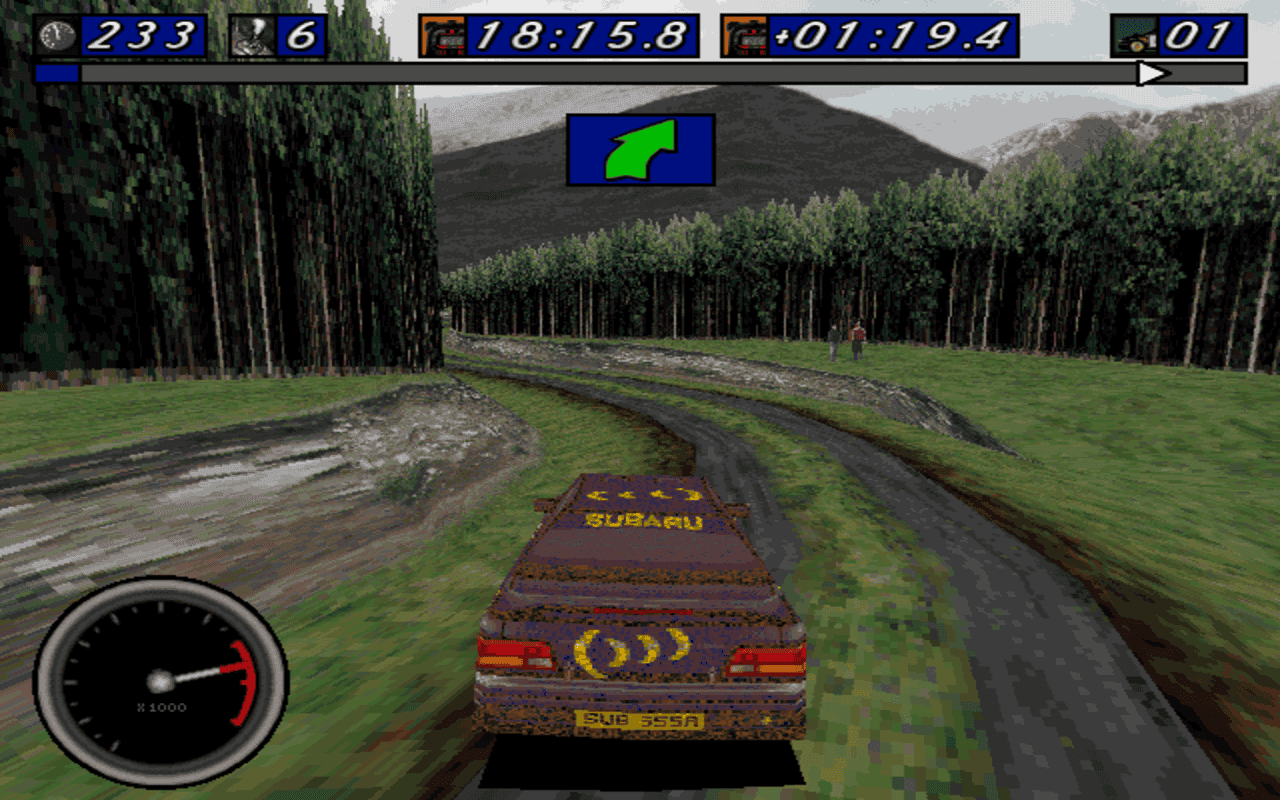Click the SUB 555A license plate
The width and height of the screenshot is (1280, 800).
click(638, 717)
